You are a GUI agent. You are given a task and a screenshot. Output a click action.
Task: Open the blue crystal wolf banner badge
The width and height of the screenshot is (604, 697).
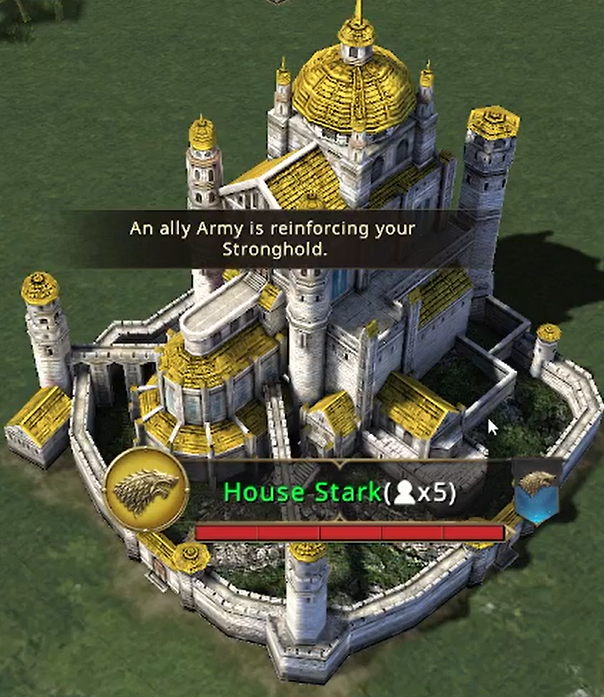pos(536,493)
